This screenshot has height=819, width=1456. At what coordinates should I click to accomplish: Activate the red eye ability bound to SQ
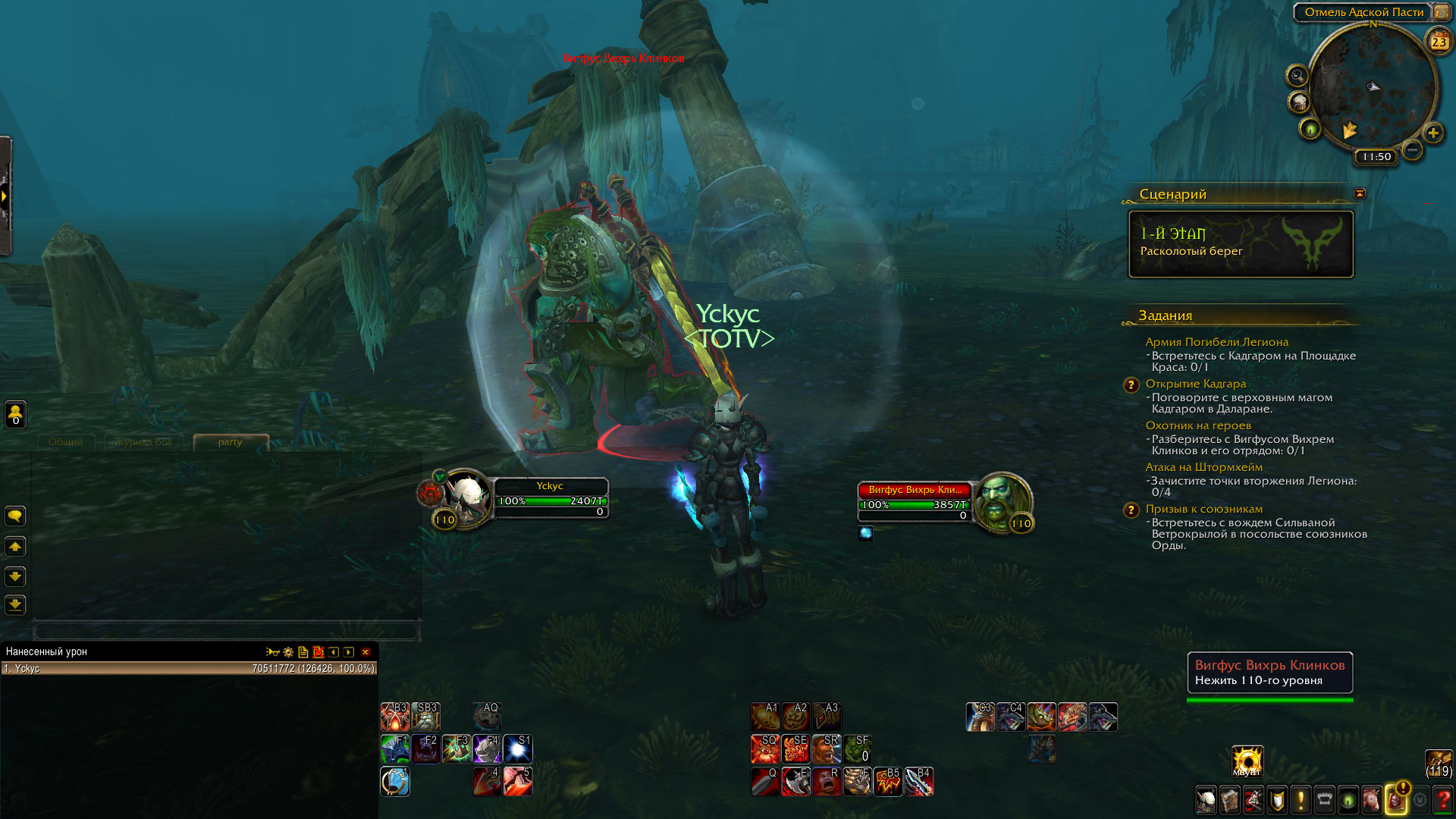point(765,749)
